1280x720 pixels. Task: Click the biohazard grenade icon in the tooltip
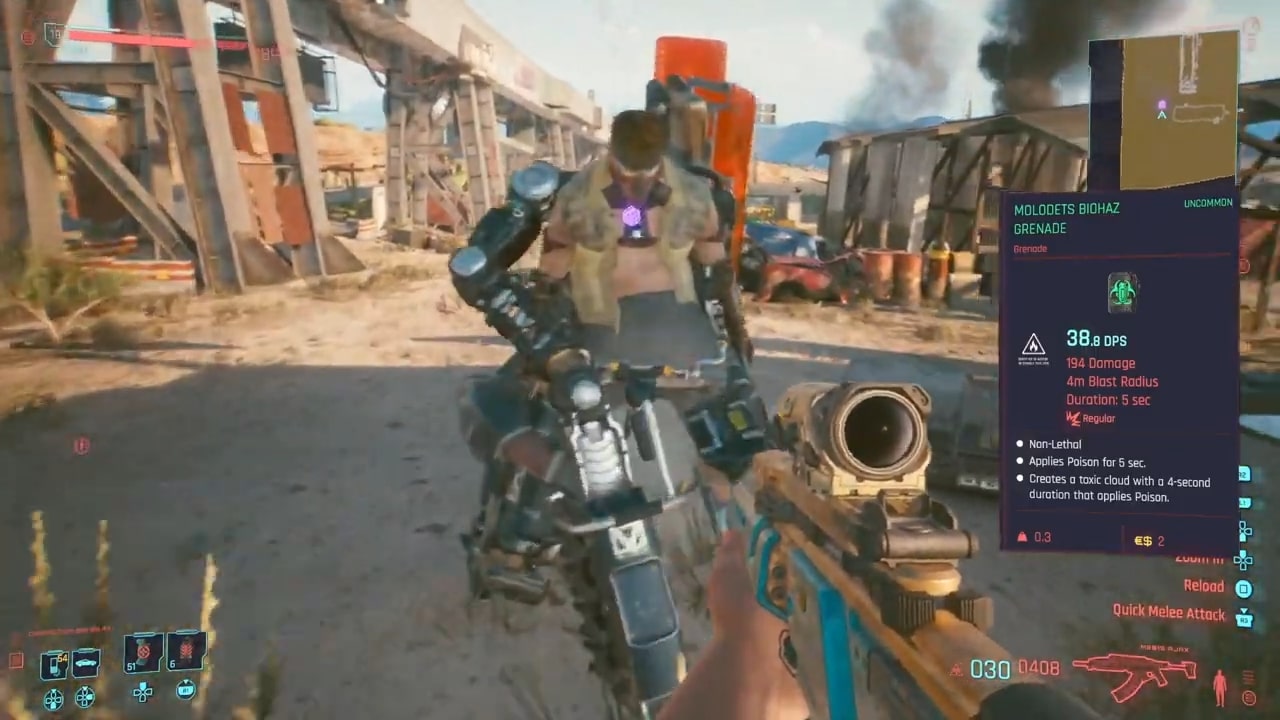[1123, 293]
